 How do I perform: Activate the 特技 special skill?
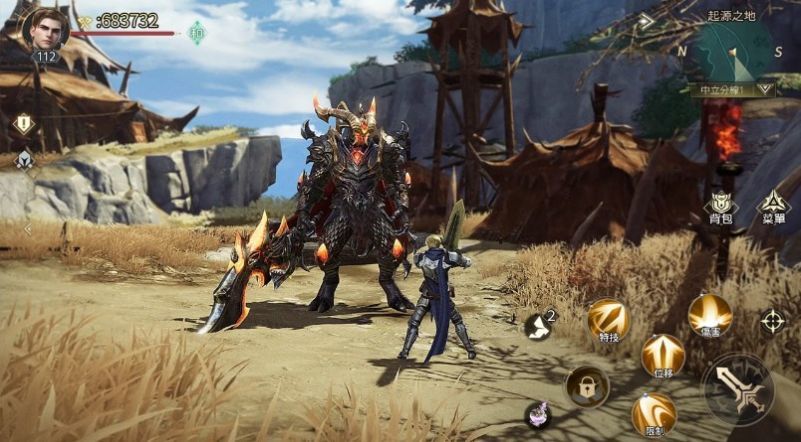point(607,319)
